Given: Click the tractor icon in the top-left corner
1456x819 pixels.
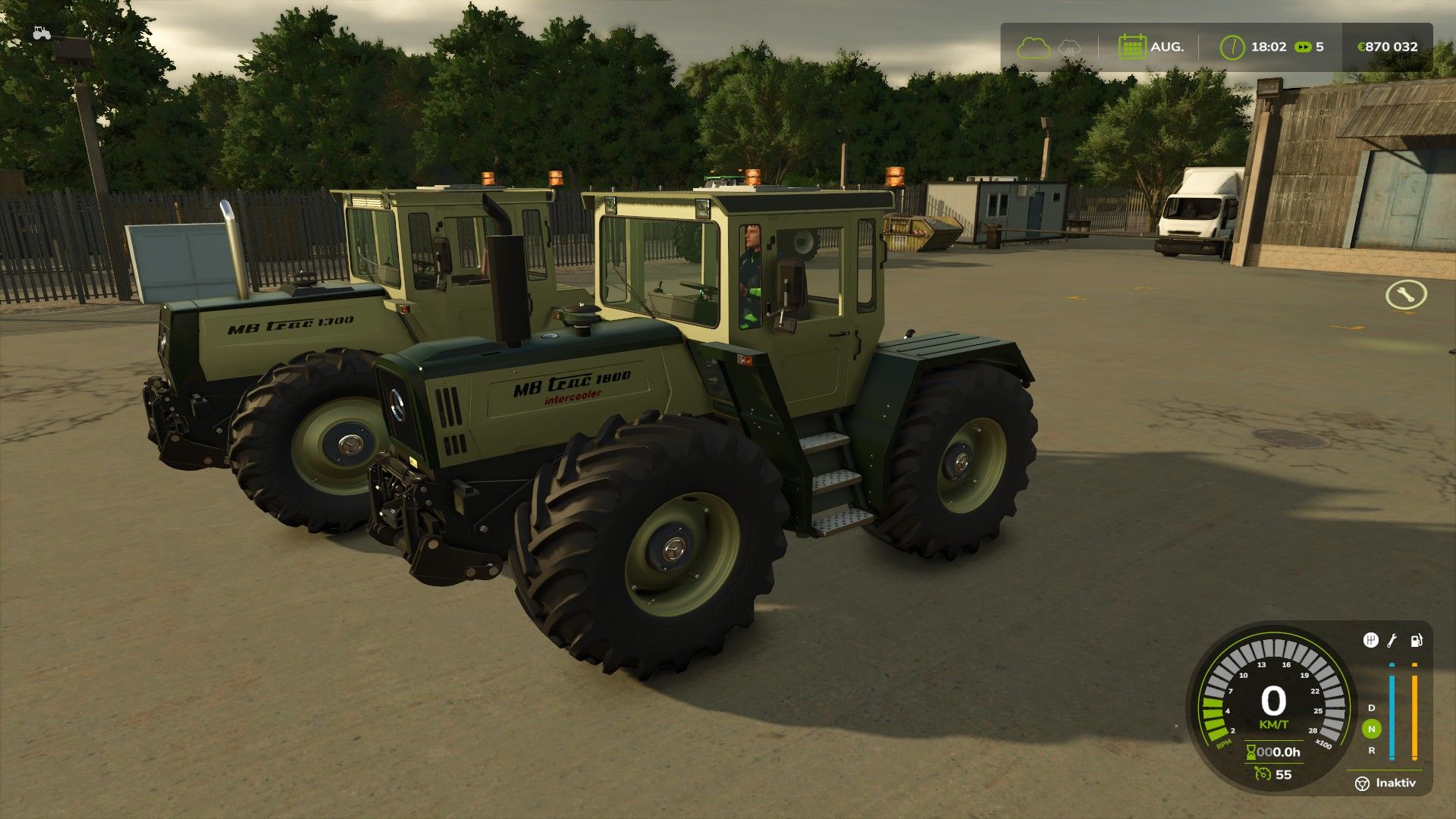Looking at the screenshot, I should (x=41, y=33).
